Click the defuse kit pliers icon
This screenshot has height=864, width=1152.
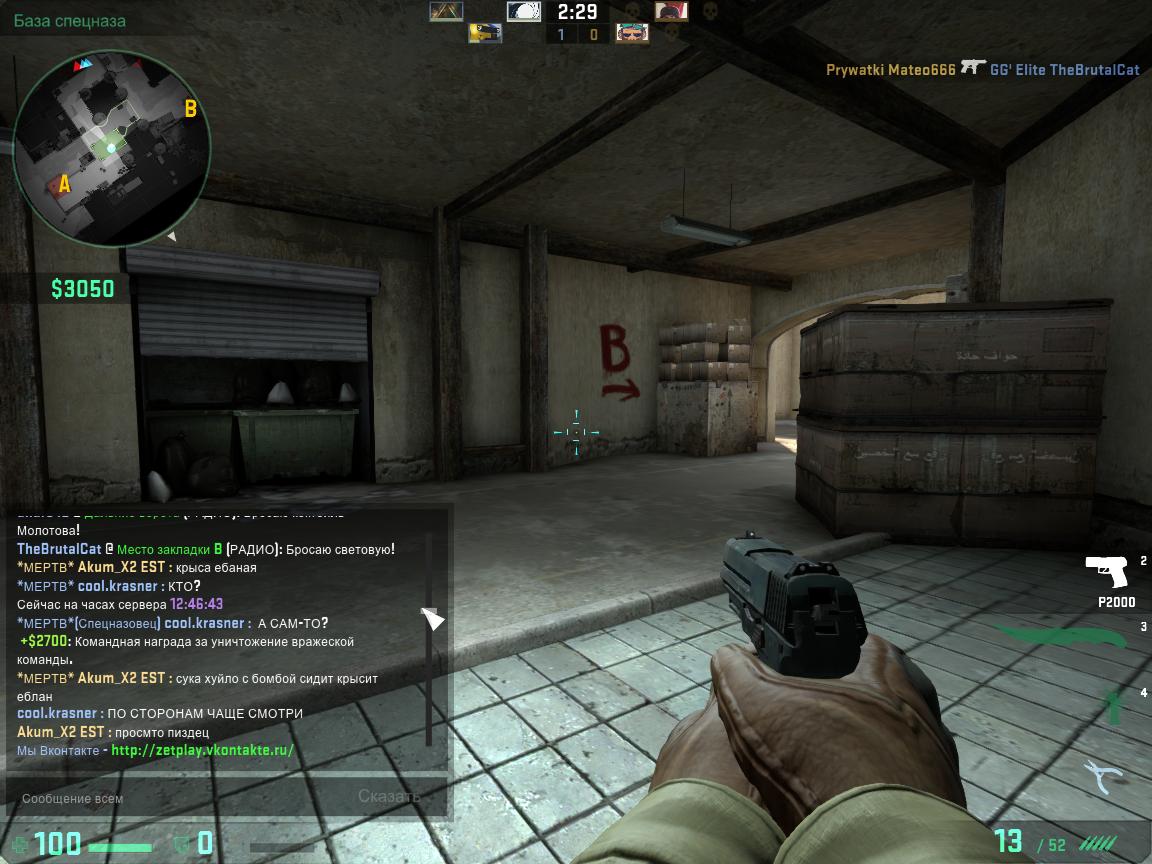1106,776
